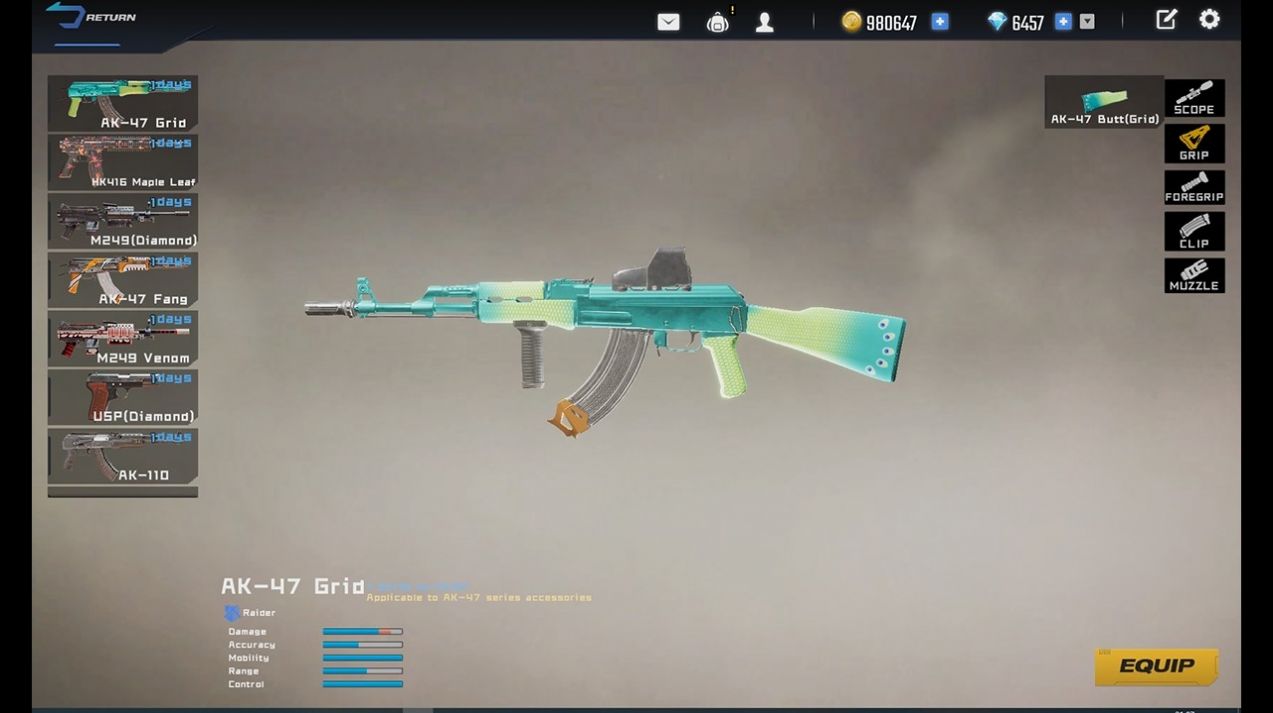Show Clip attachment options

pos(1194,231)
